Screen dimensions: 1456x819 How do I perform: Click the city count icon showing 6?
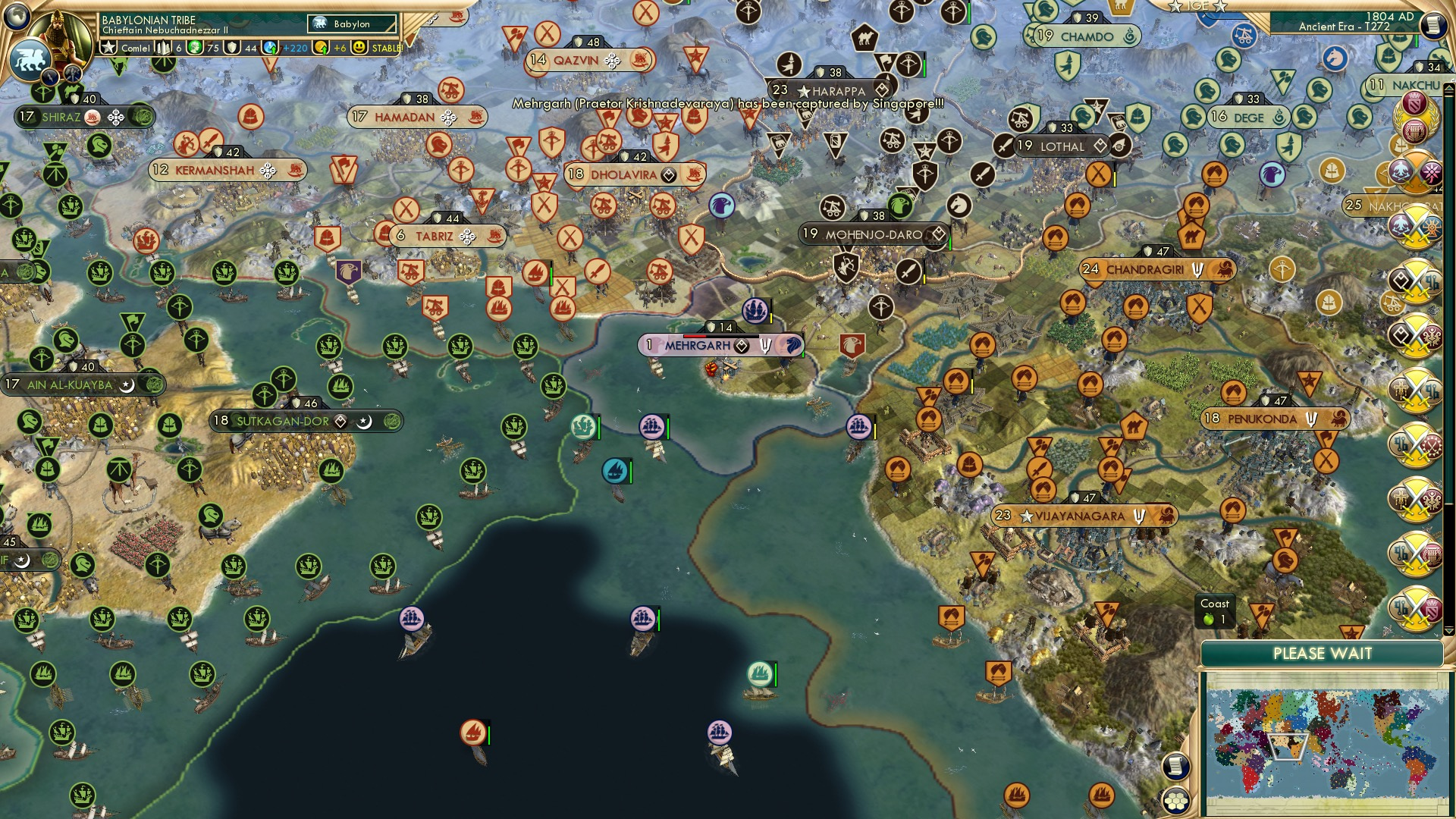pos(164,48)
